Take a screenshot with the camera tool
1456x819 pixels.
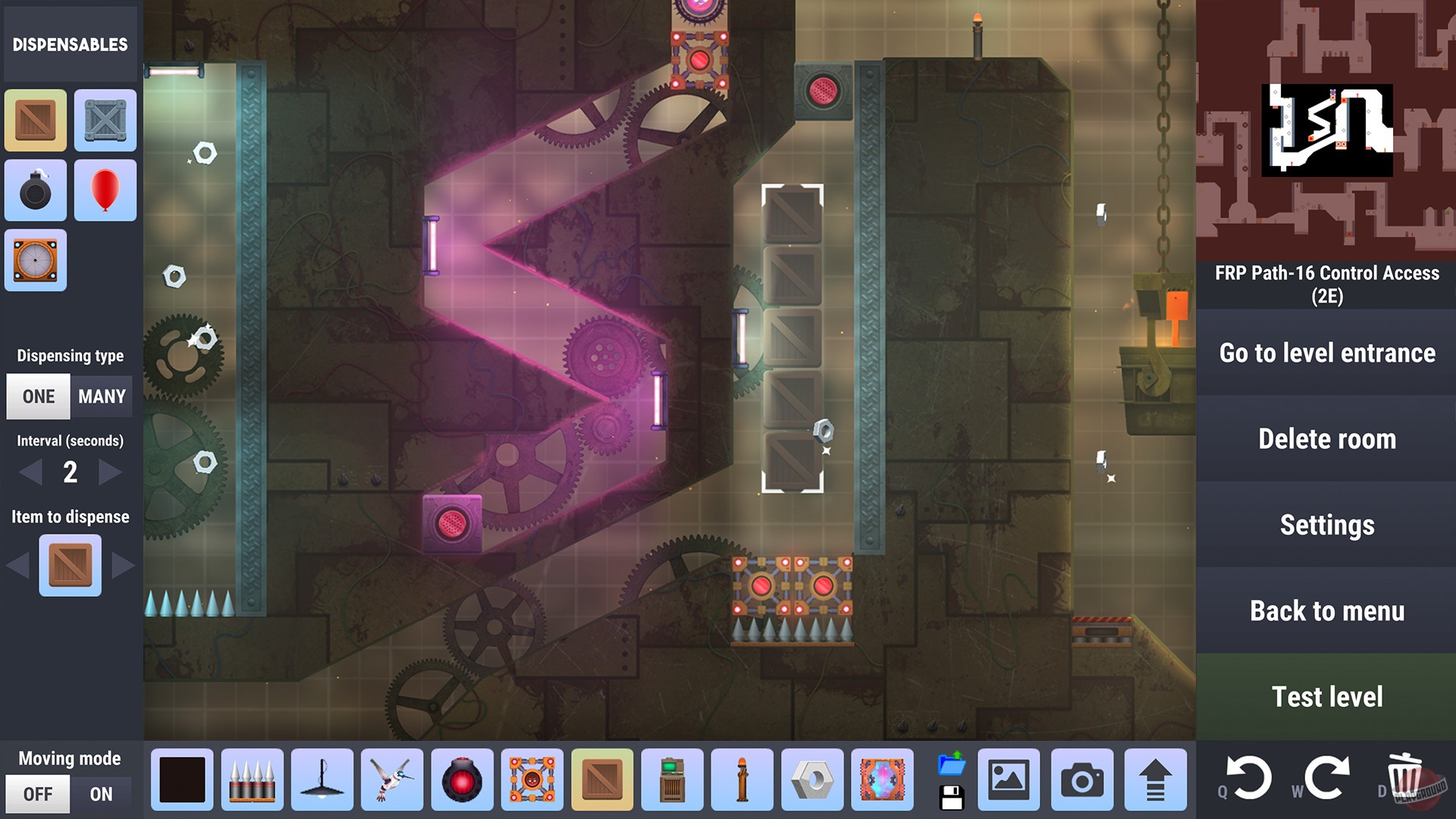pos(1081,780)
